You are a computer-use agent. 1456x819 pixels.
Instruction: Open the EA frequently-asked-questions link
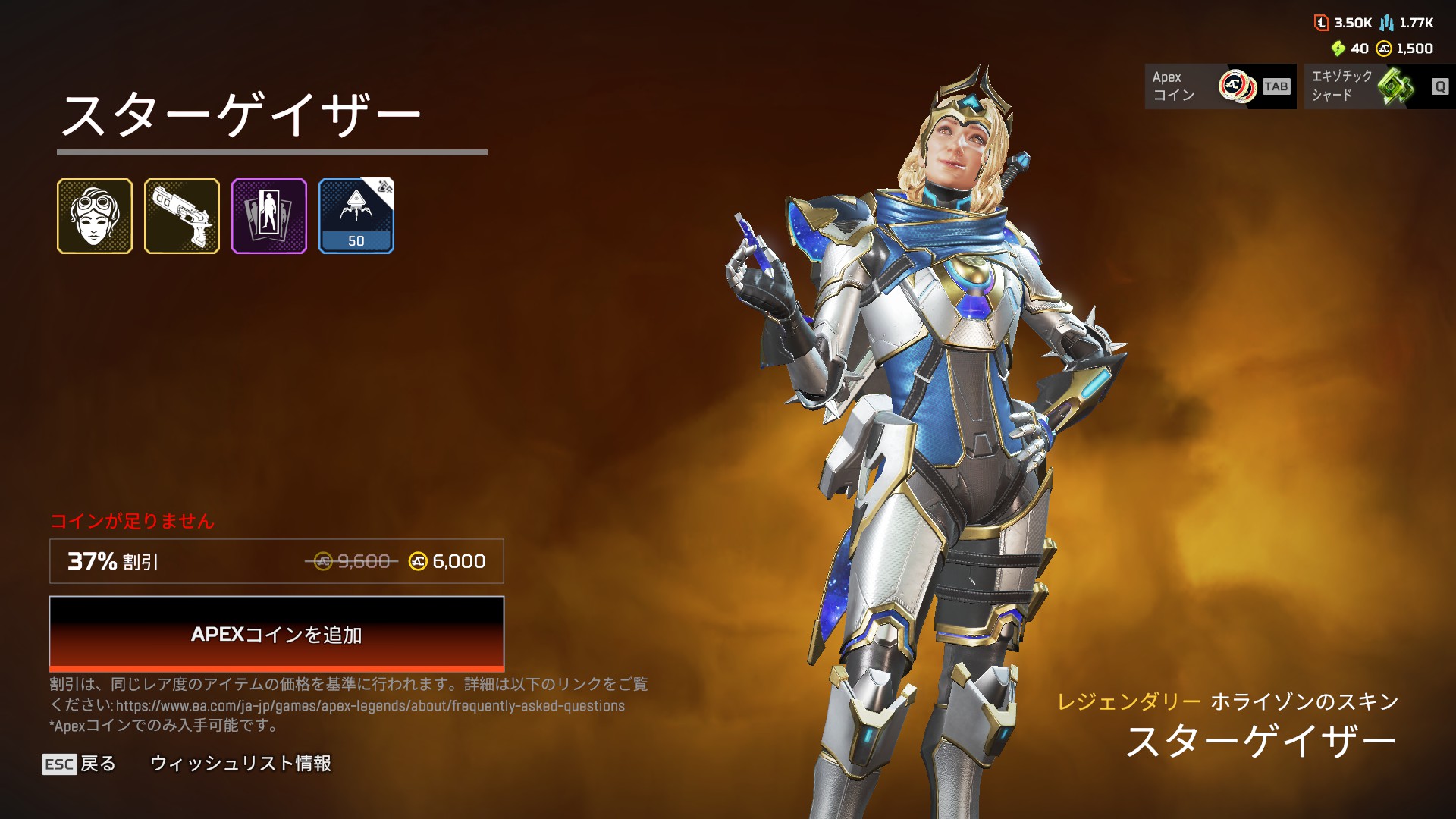pyautogui.click(x=370, y=706)
